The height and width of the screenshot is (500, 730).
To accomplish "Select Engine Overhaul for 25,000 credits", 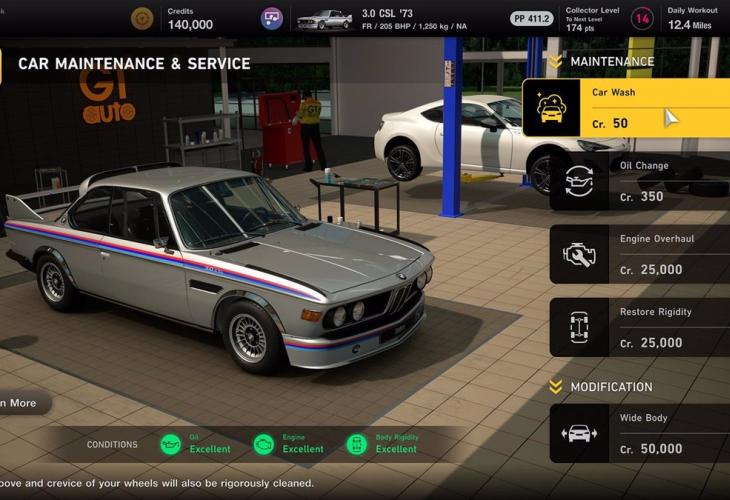I will [640, 254].
